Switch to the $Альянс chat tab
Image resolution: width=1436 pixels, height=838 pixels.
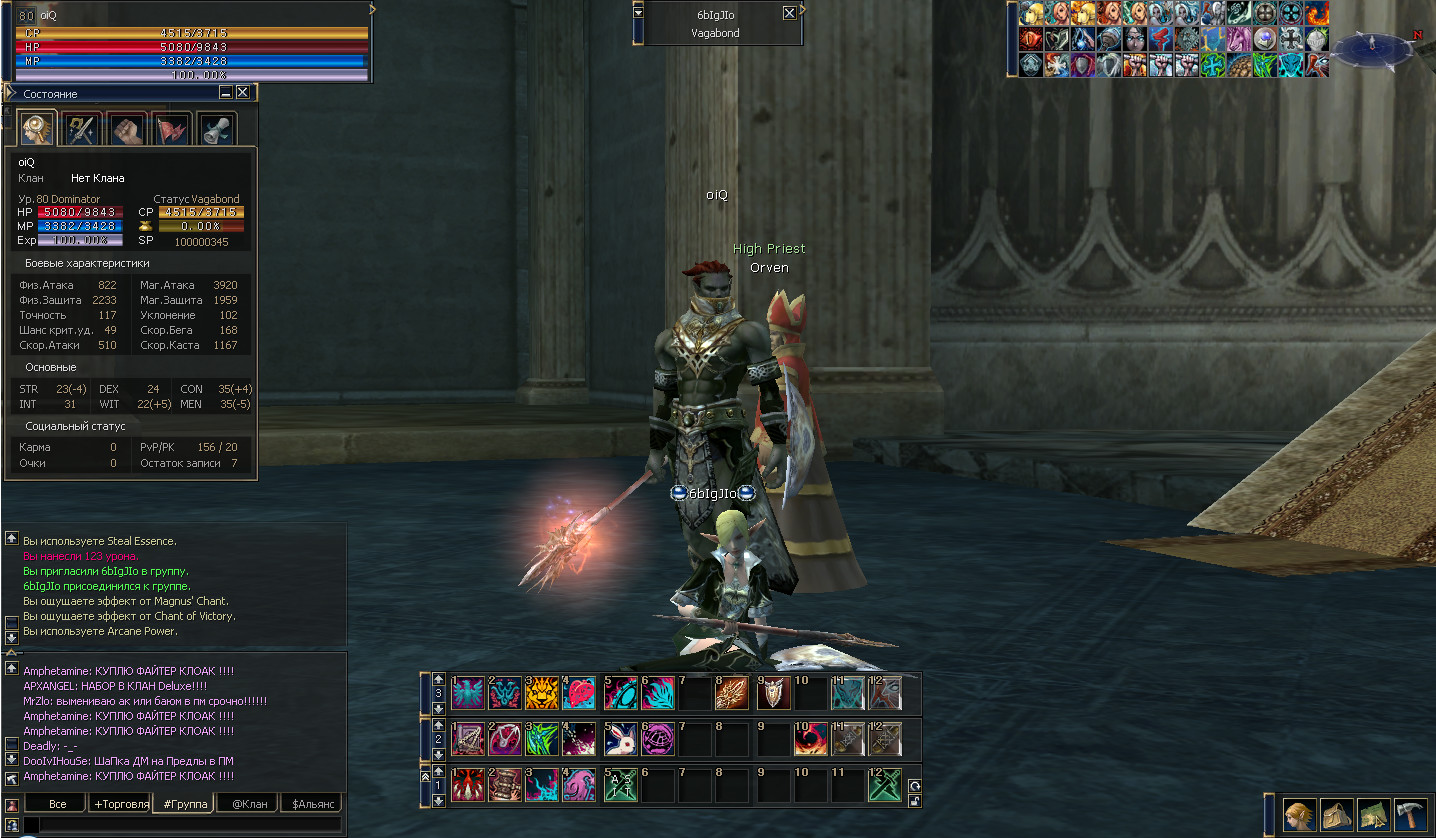pyautogui.click(x=311, y=804)
